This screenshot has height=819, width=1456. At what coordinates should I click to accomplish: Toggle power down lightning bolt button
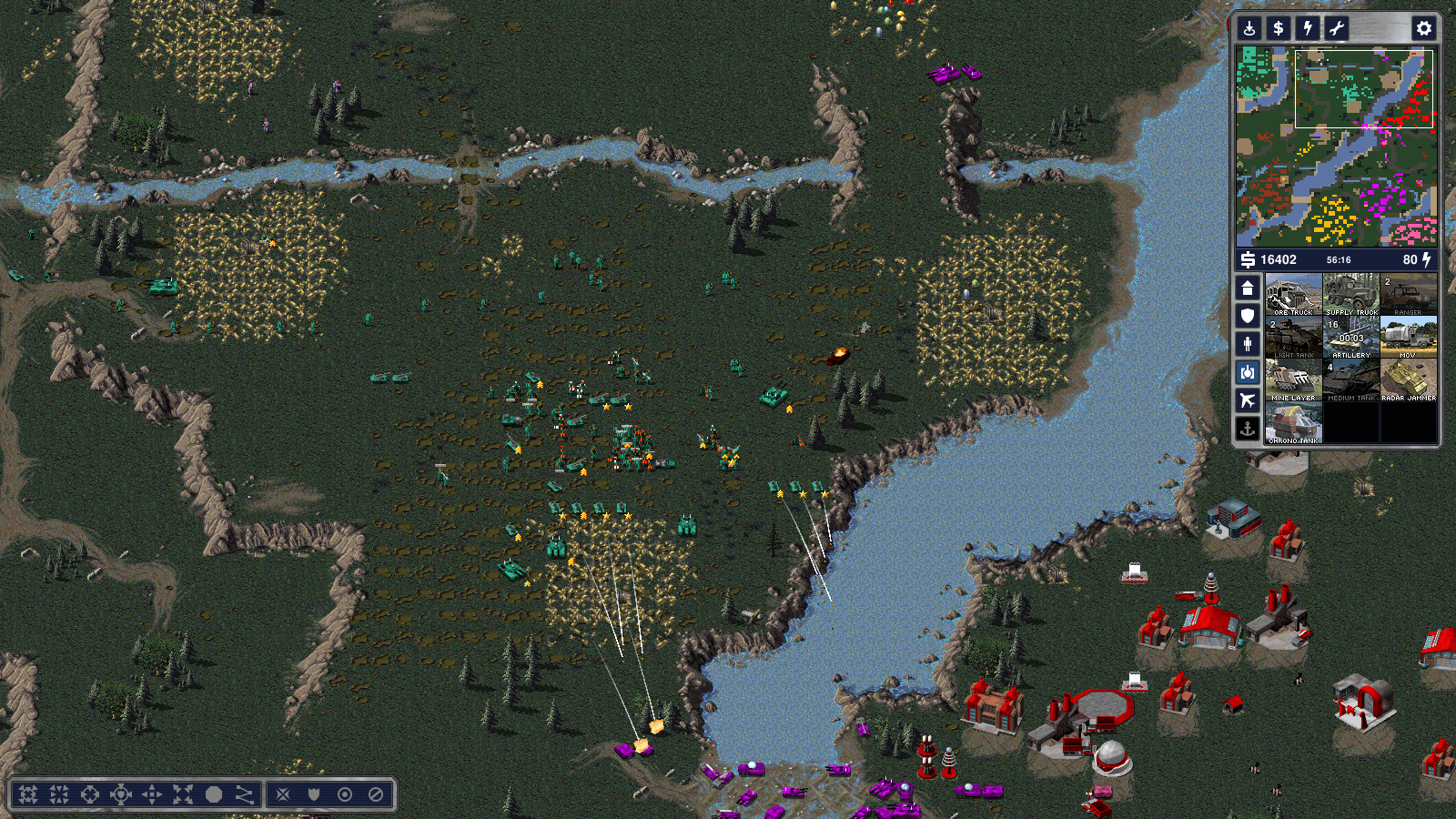(1308, 28)
